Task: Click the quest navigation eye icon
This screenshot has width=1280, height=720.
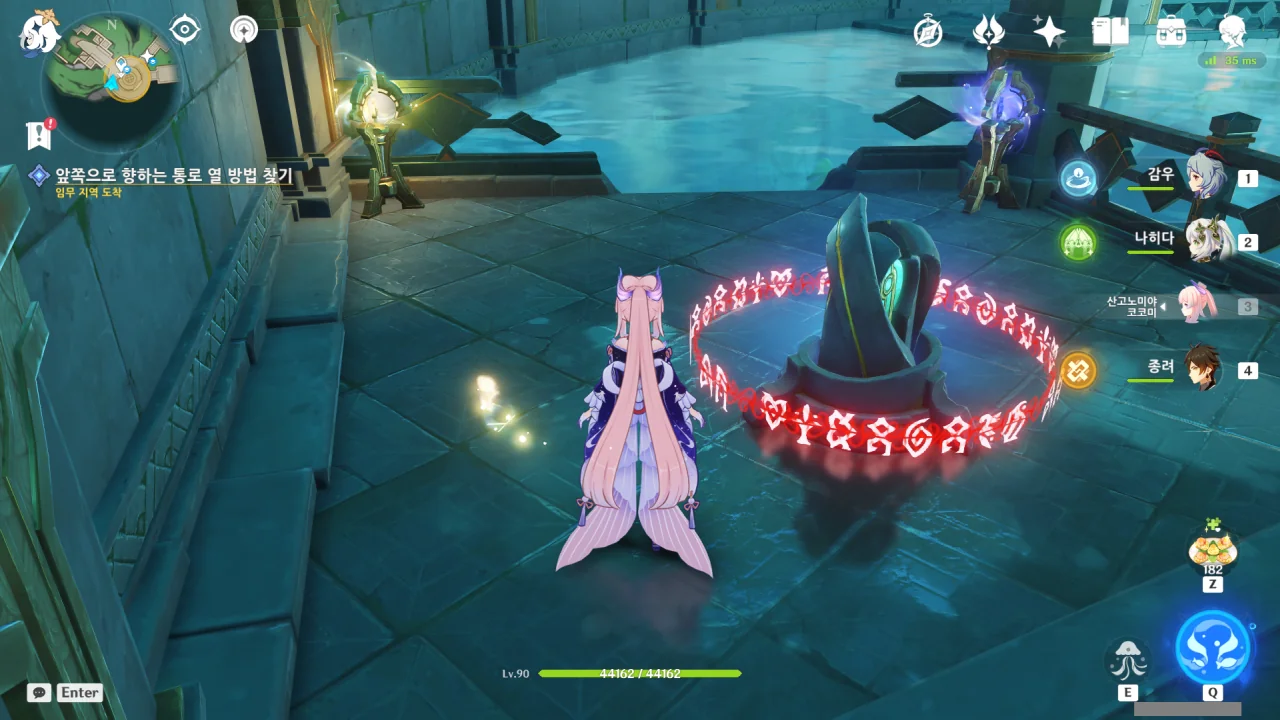Action: tap(185, 30)
